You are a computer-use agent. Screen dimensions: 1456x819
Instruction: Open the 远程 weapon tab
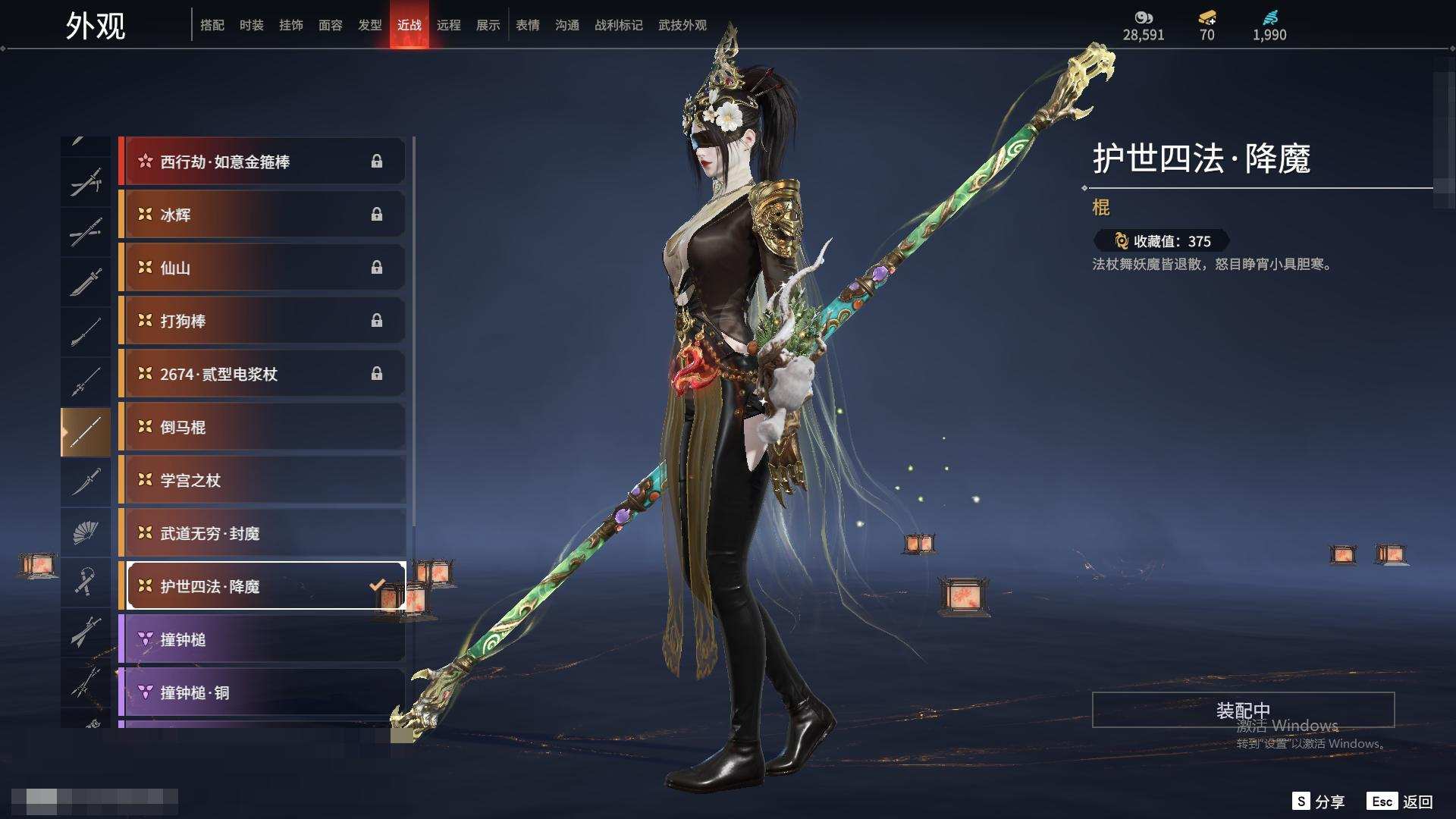(449, 25)
